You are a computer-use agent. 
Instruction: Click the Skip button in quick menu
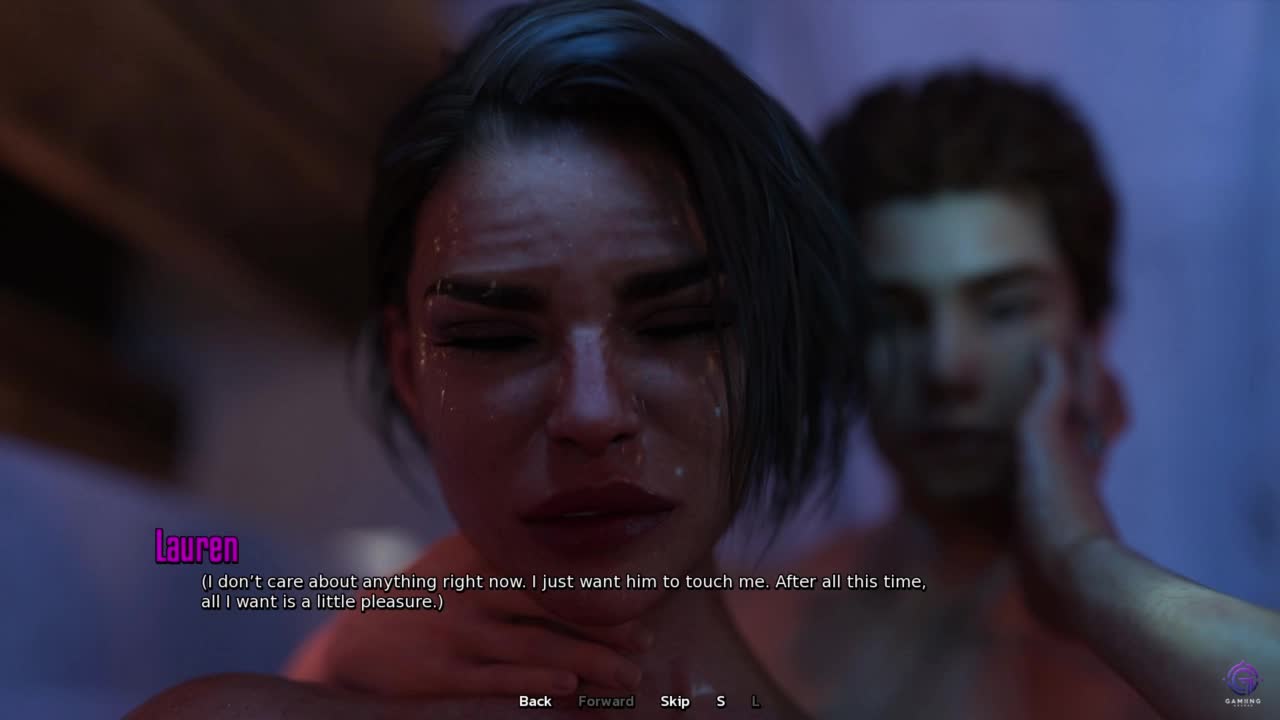675,701
